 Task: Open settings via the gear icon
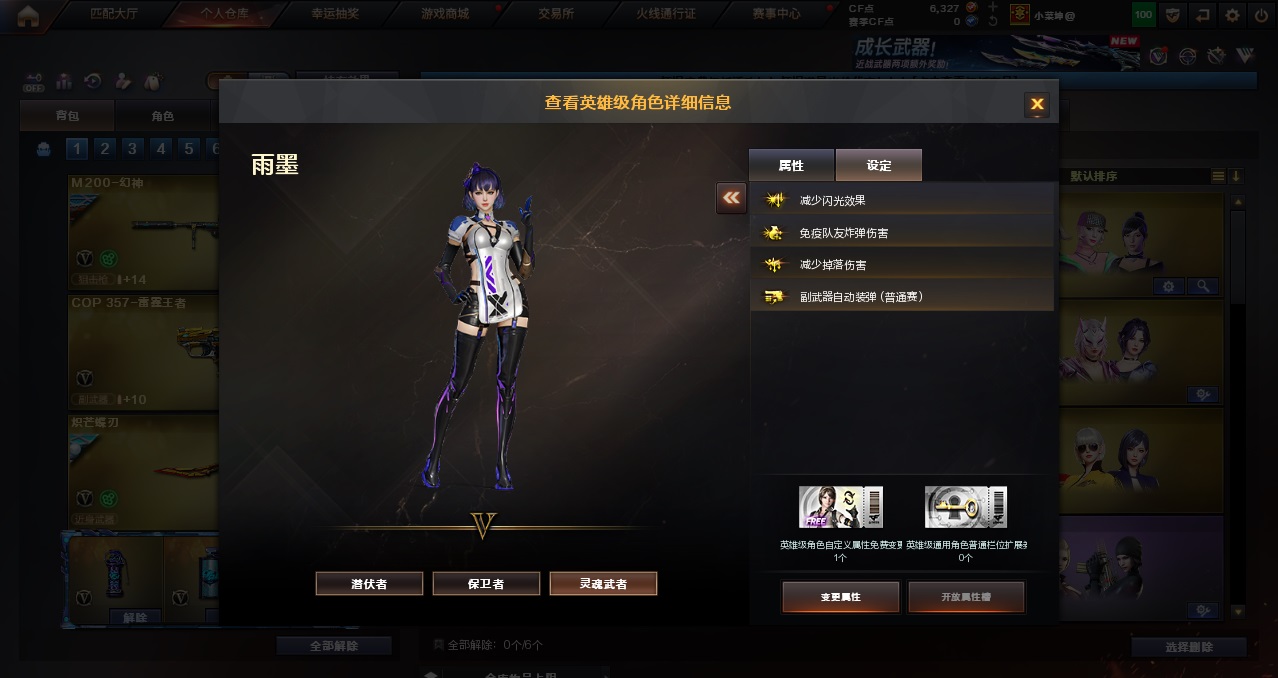click(x=1232, y=15)
